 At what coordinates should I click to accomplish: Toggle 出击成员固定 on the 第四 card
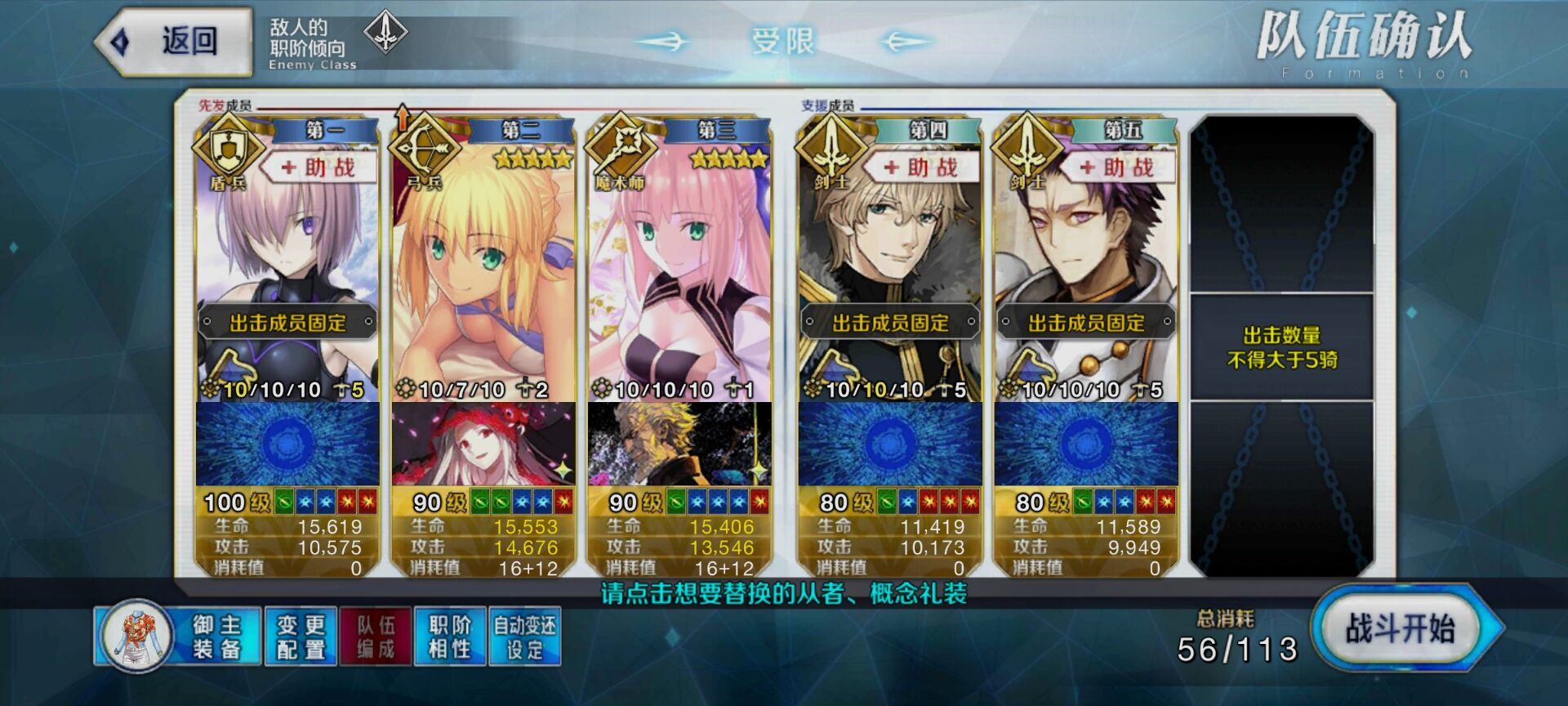(x=890, y=323)
